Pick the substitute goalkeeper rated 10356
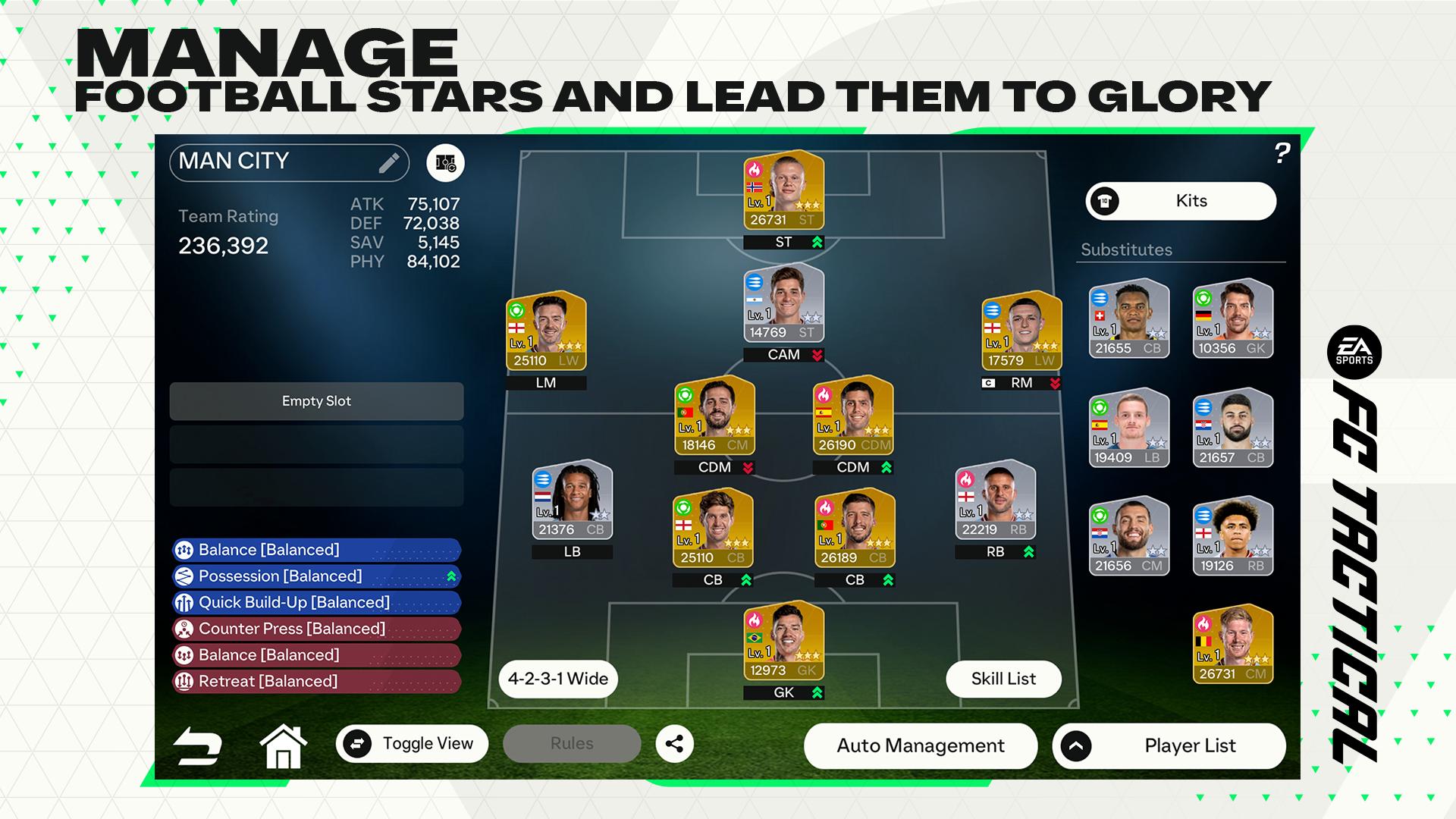1456x819 pixels. (x=1232, y=319)
